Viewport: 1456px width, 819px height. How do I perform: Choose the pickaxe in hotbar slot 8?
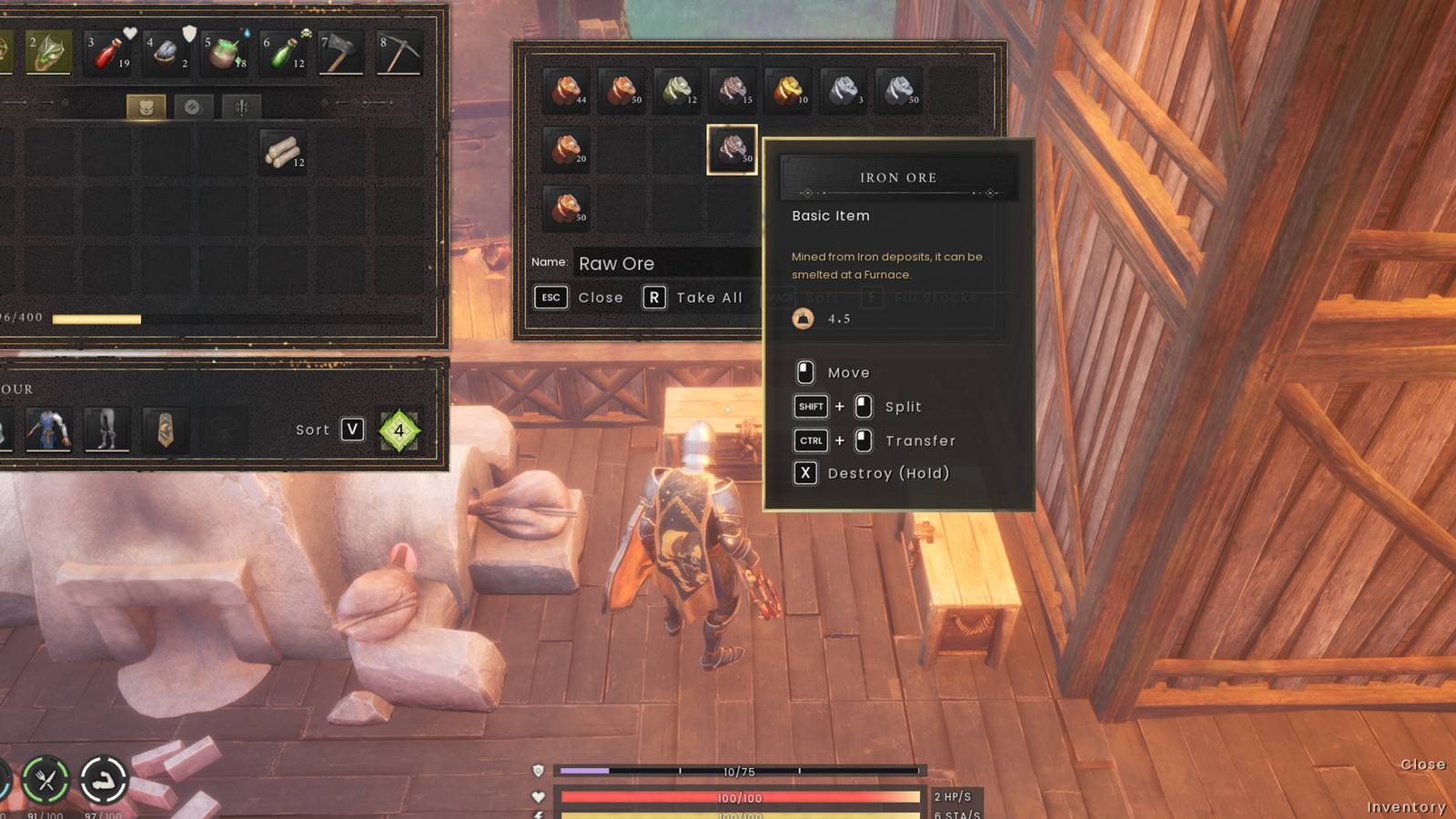pos(399,52)
